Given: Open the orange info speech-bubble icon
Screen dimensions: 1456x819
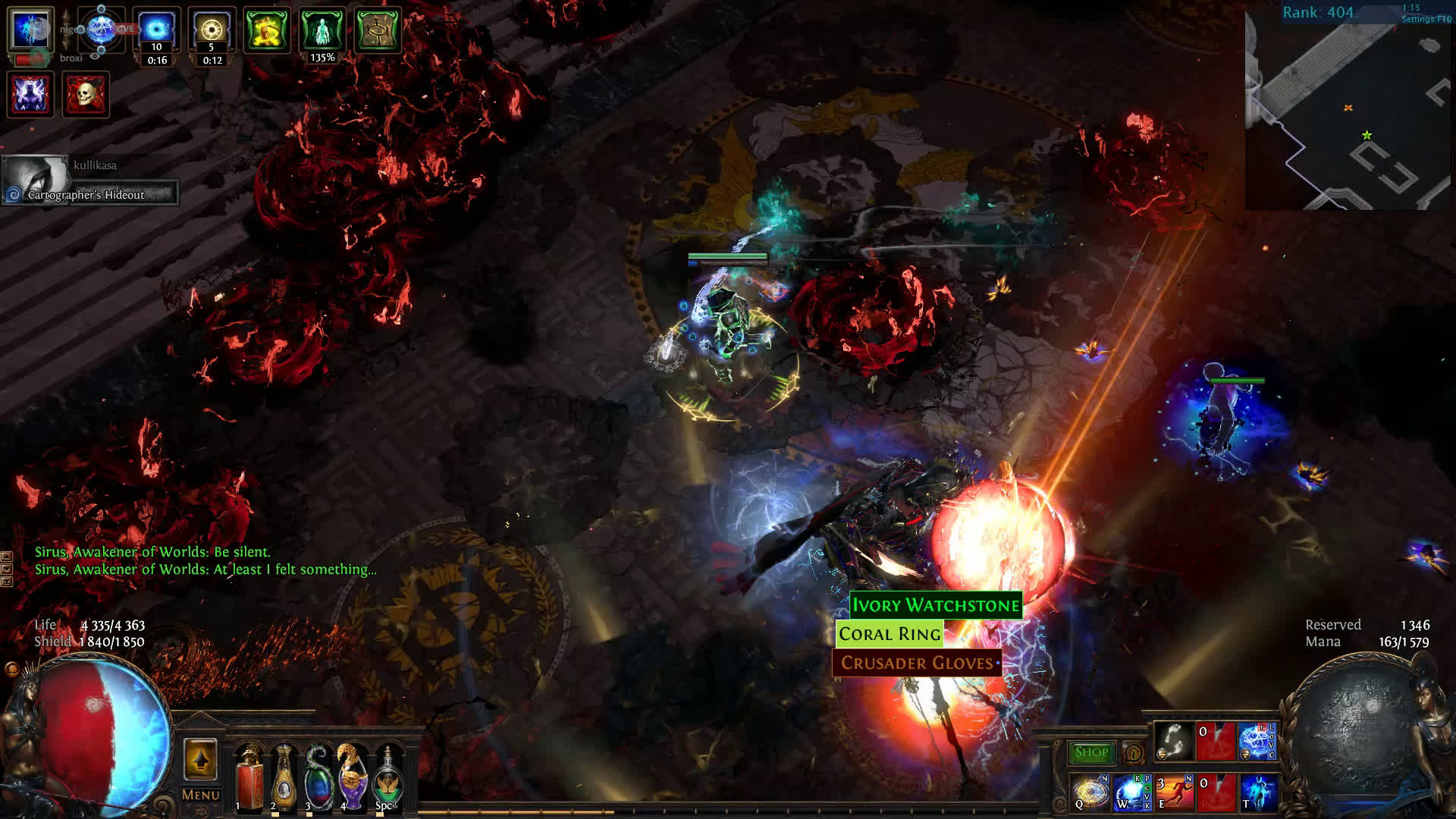Looking at the screenshot, I should [x=1134, y=753].
